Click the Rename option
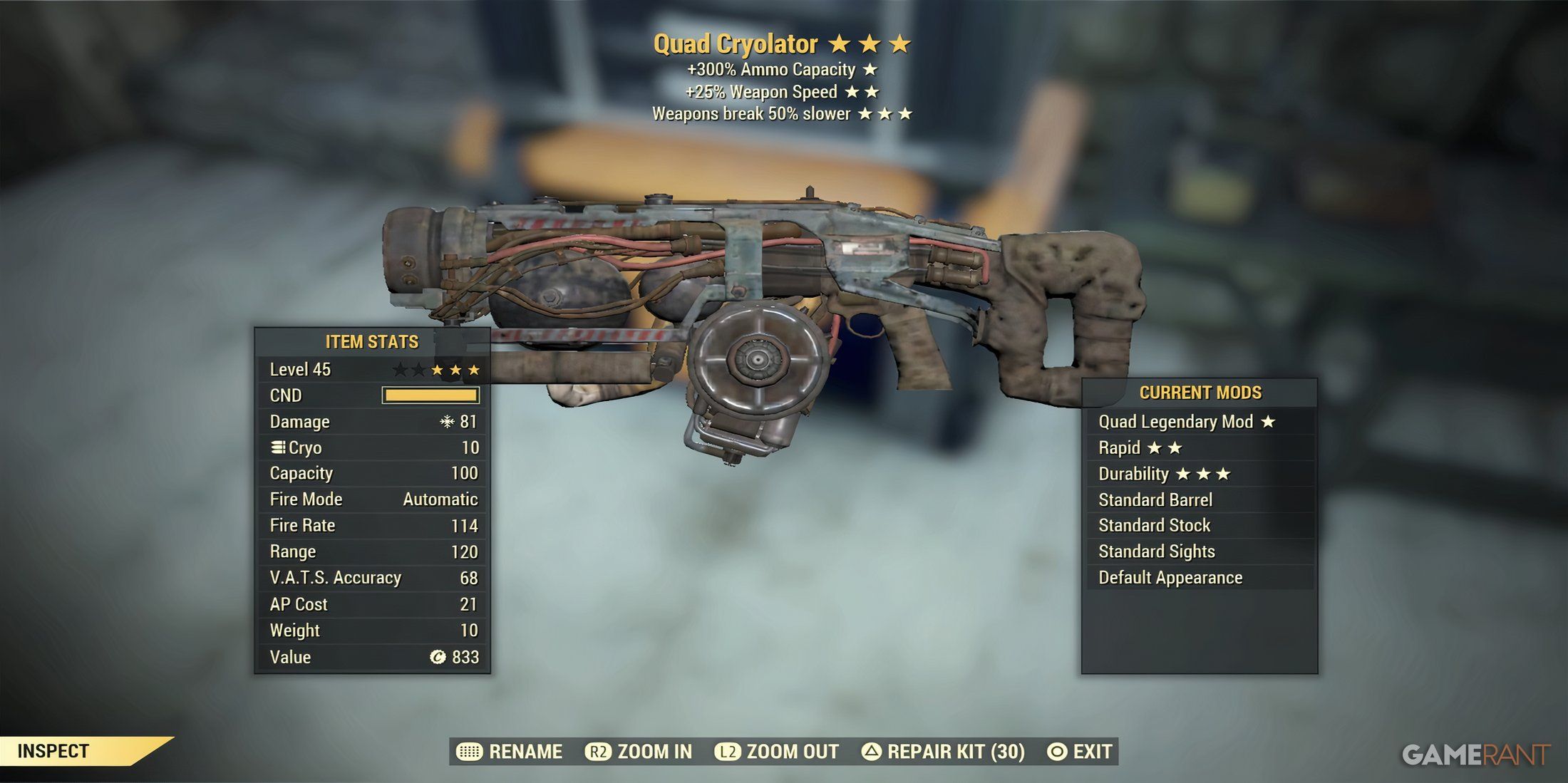 [x=510, y=752]
